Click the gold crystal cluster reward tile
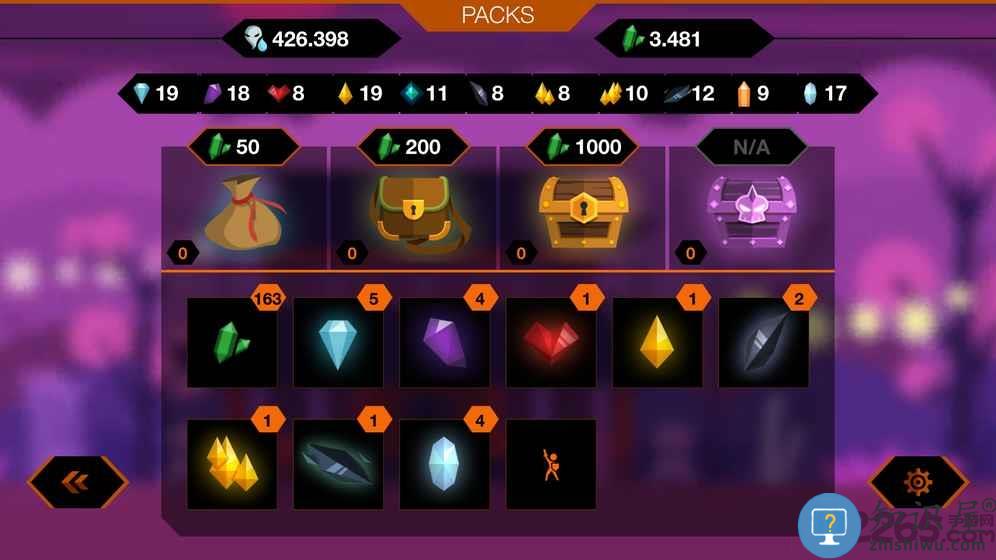Screen dimensions: 996x560 [x=232, y=464]
